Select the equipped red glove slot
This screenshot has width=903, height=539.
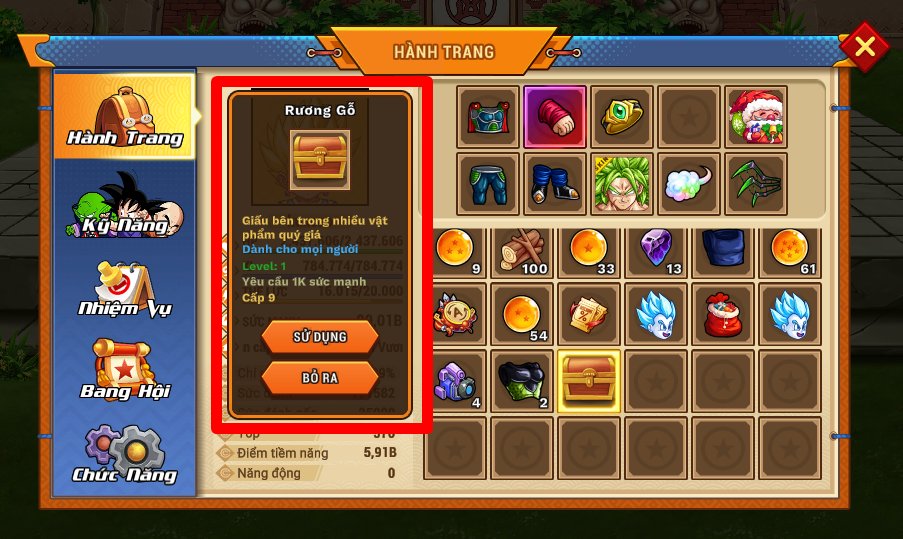point(555,115)
